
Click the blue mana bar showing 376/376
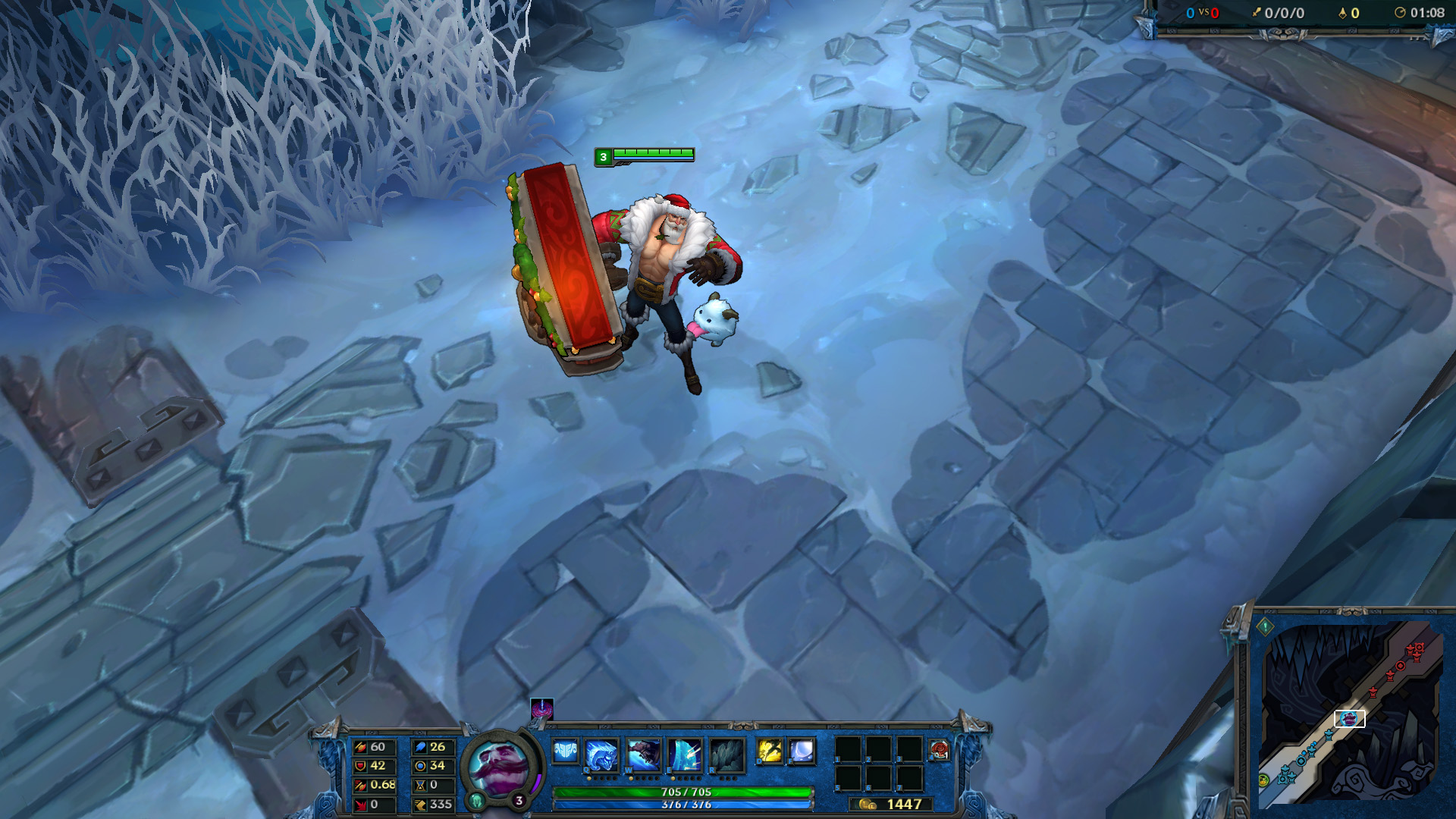tap(682, 806)
